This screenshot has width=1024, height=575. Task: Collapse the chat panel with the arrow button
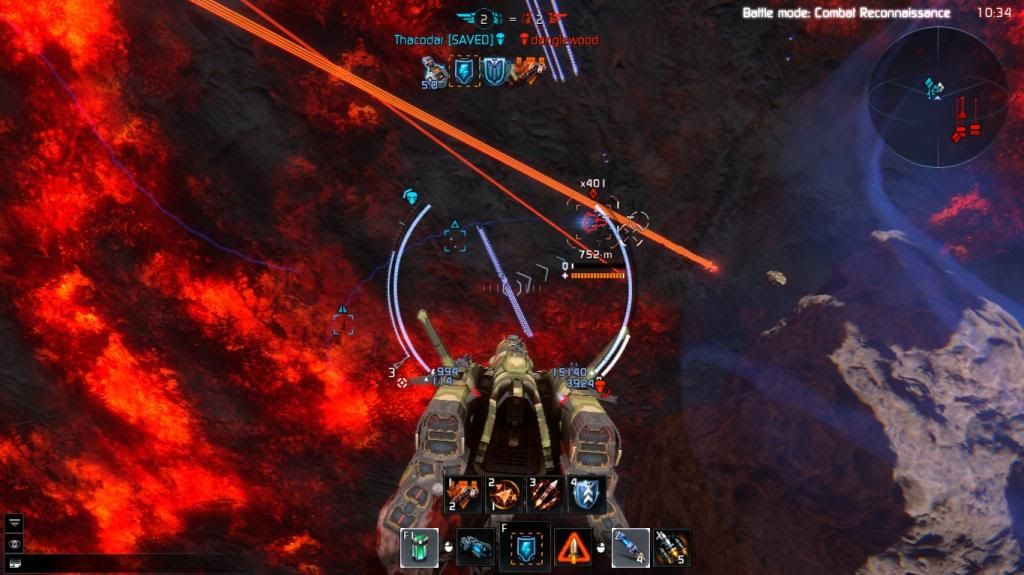coord(14,521)
